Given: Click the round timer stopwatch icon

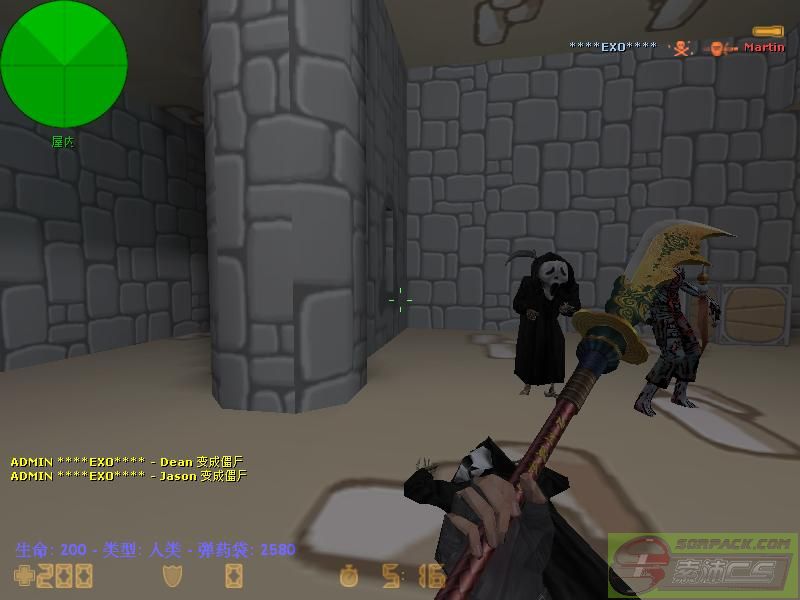Looking at the screenshot, I should (x=348, y=576).
